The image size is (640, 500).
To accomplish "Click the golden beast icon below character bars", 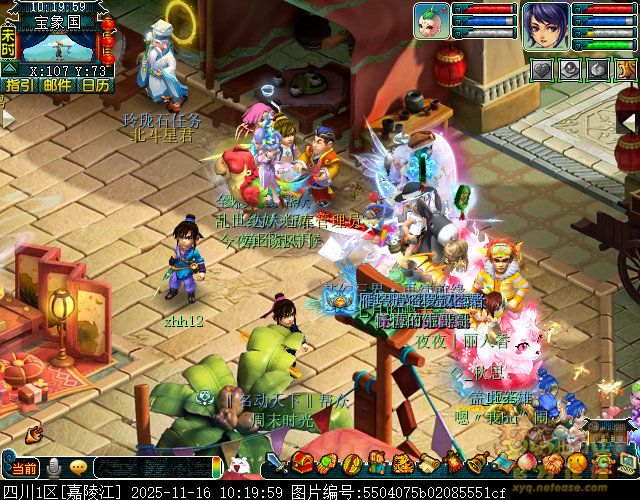I will pyautogui.click(x=627, y=69).
